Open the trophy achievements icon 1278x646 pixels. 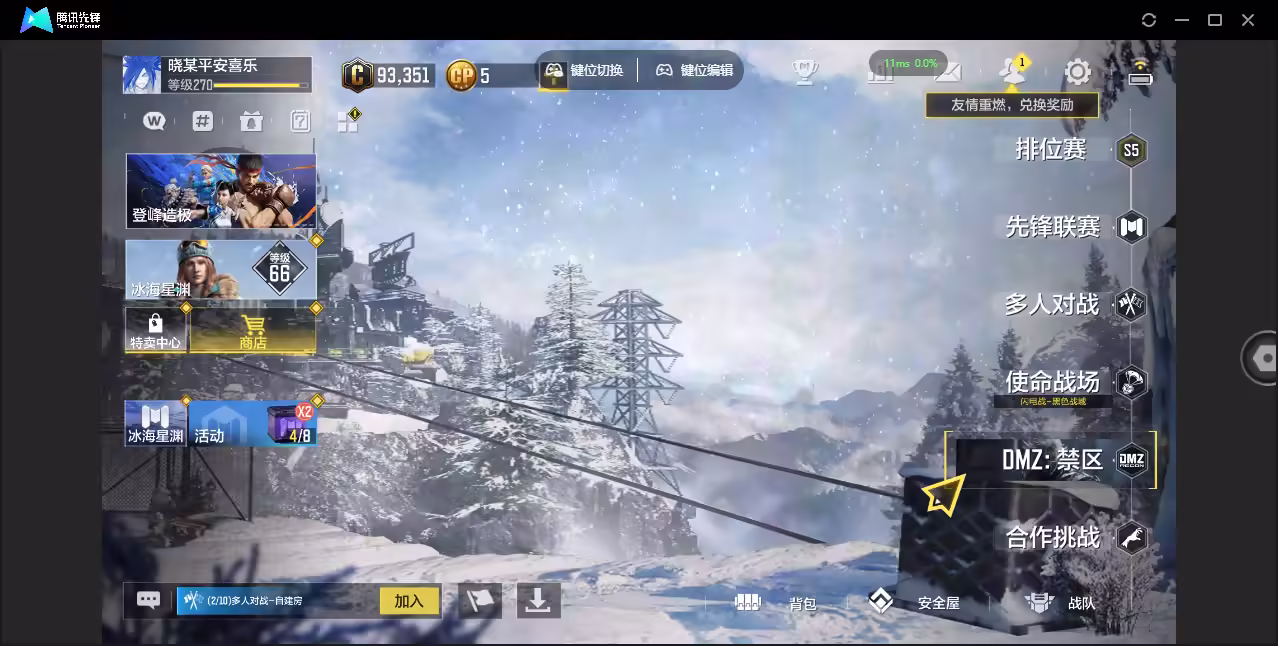805,71
